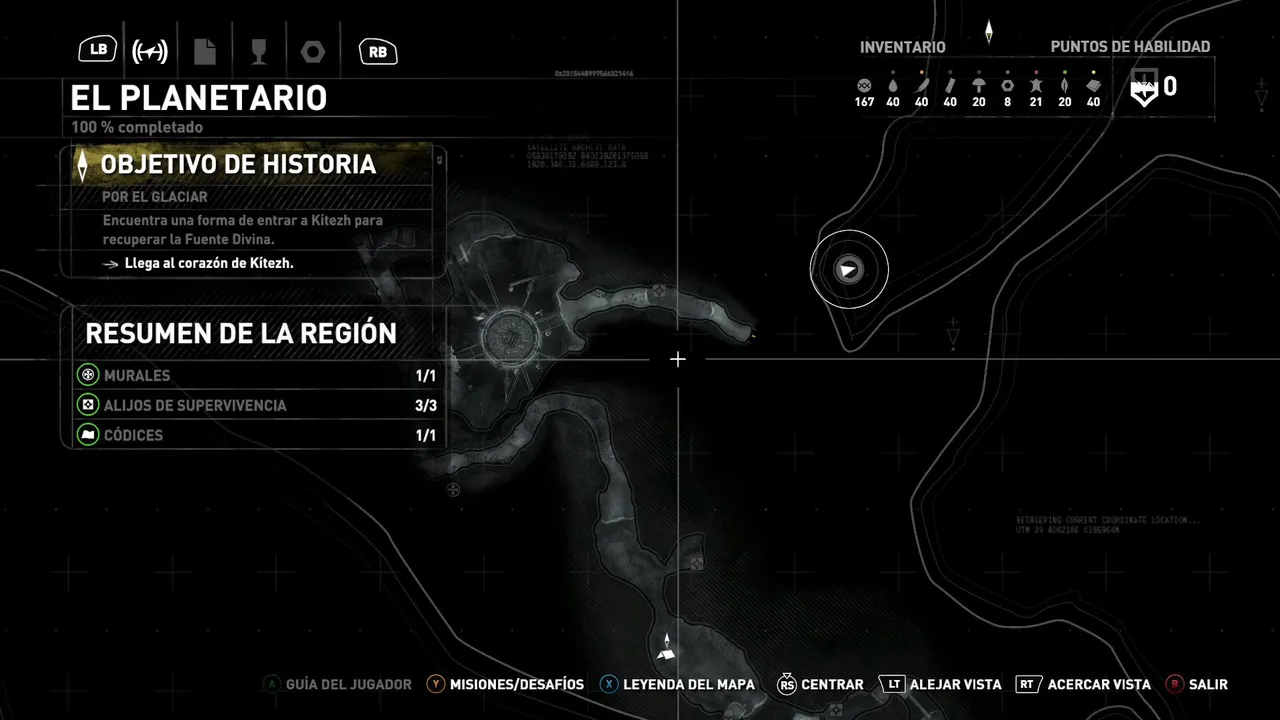Switch to the hexagon nut tab
The width and height of the screenshot is (1280, 720).
[312, 51]
